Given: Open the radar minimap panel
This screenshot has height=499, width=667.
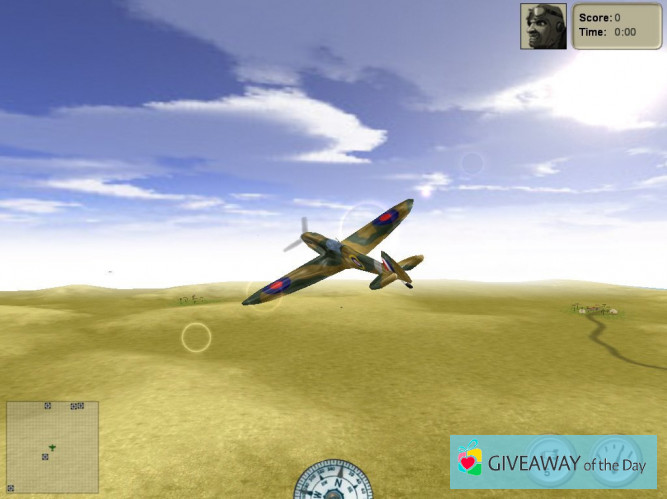Looking at the screenshot, I should click(x=52, y=447).
